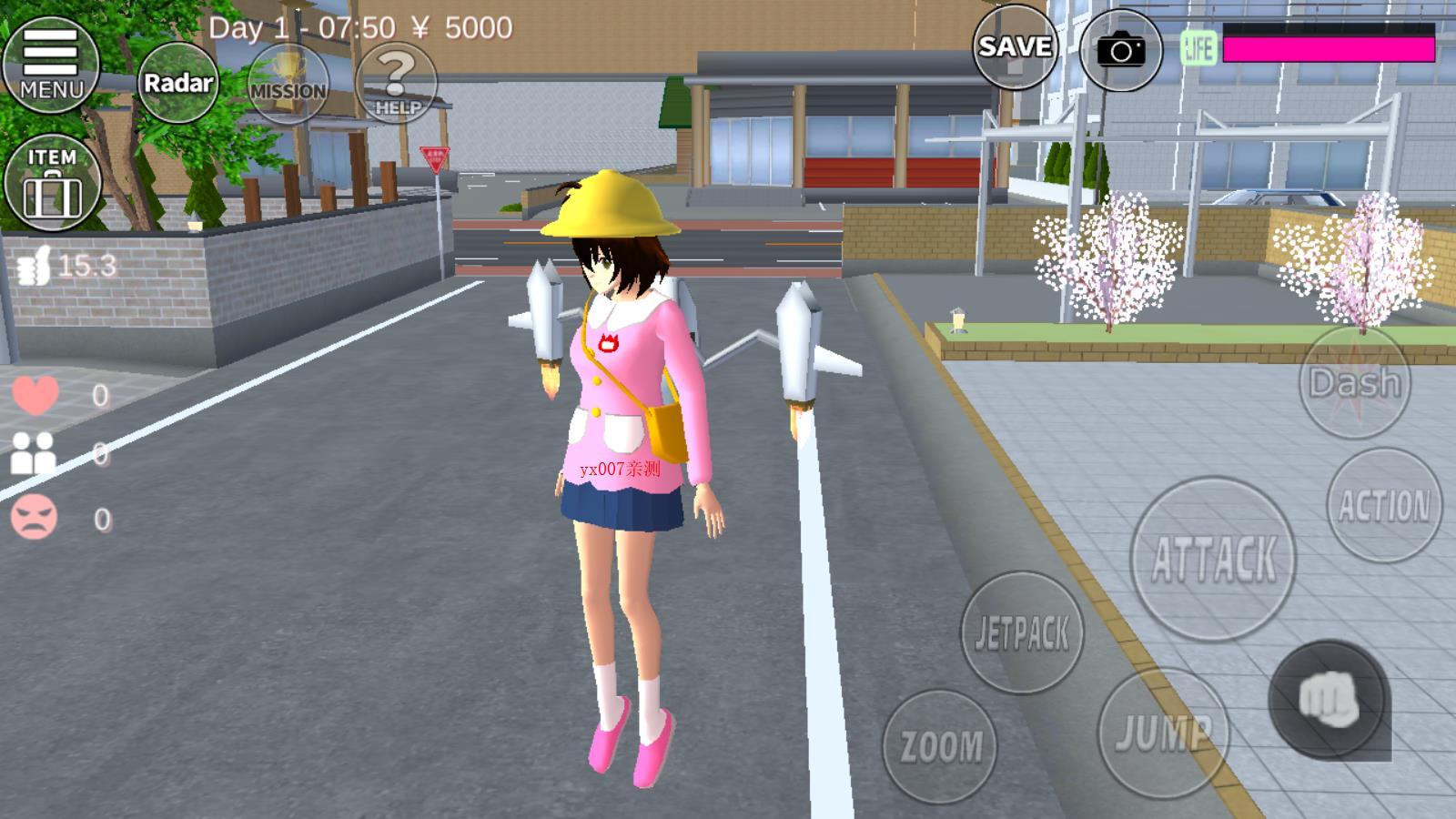This screenshot has width=1456, height=819.
Task: View the friends counter icon
Action: [35, 455]
